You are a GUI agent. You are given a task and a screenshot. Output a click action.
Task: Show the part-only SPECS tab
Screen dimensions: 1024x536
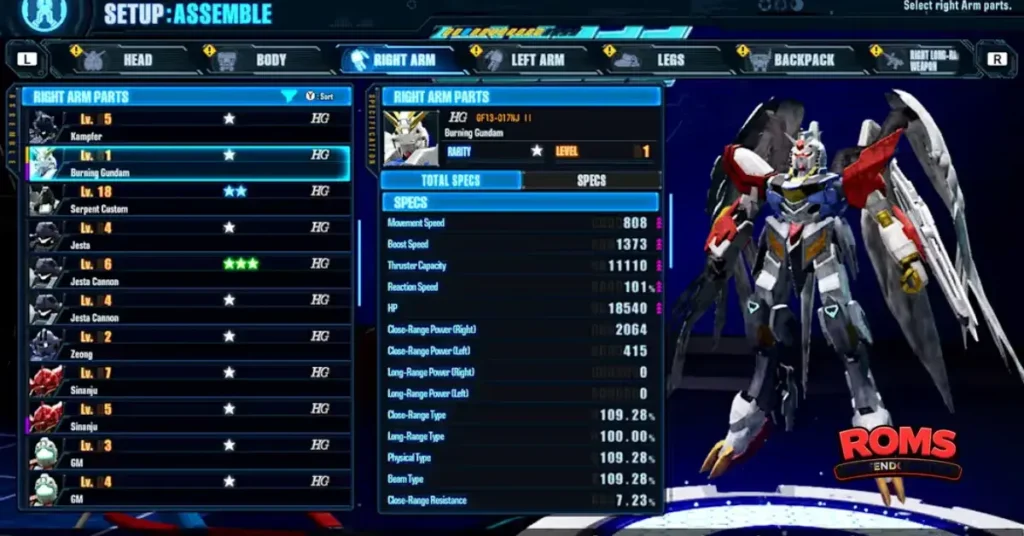591,181
